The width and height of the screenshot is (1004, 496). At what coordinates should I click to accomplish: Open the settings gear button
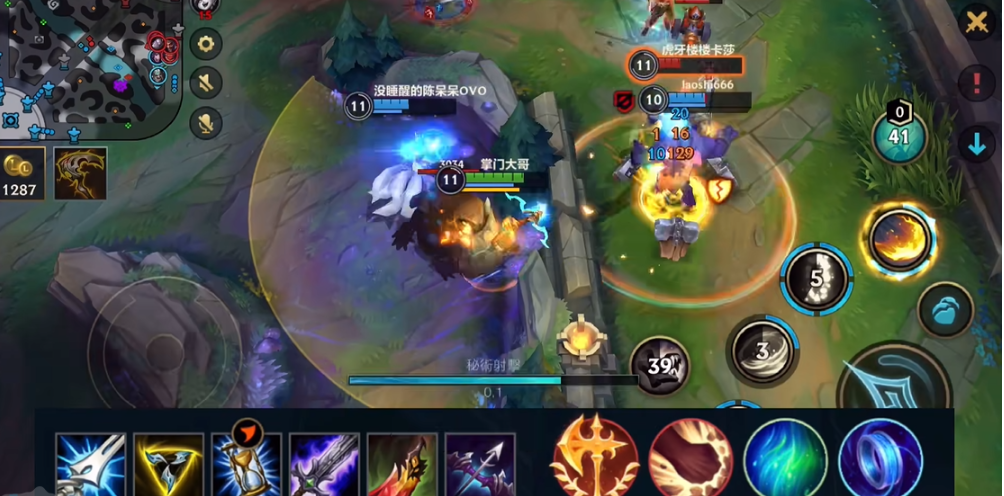[x=206, y=44]
